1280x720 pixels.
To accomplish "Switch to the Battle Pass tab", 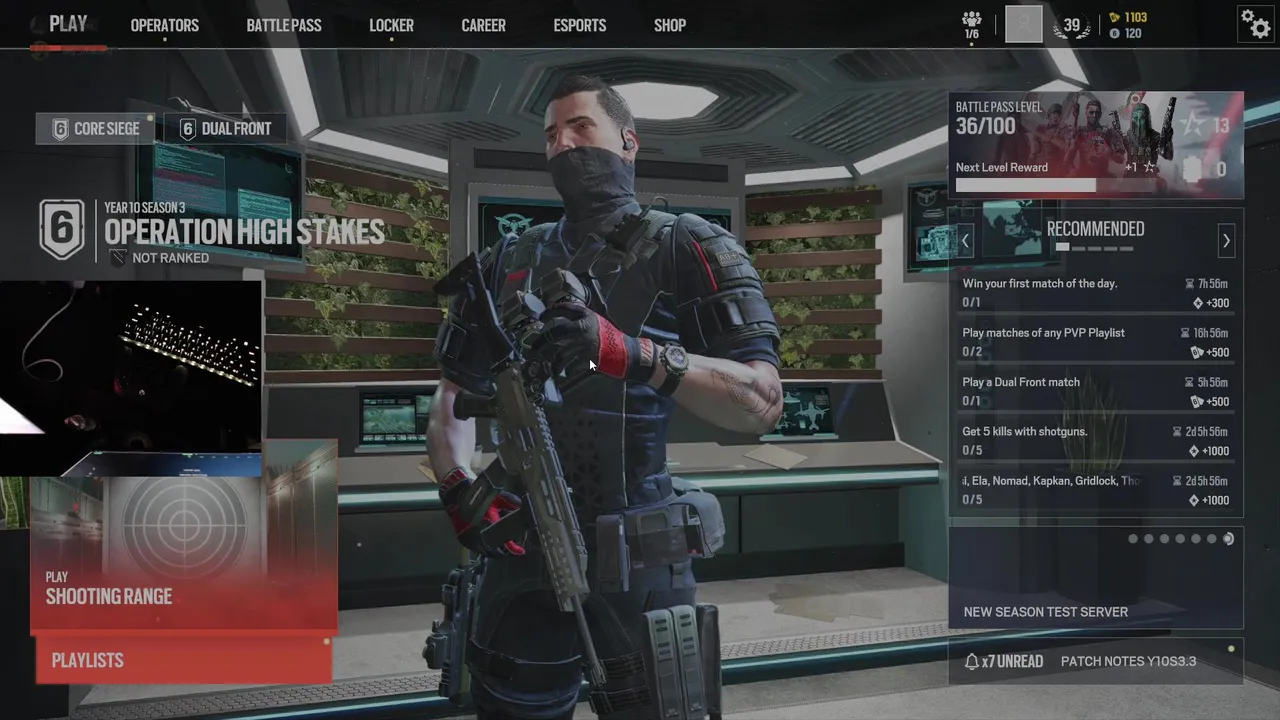I will (x=284, y=26).
